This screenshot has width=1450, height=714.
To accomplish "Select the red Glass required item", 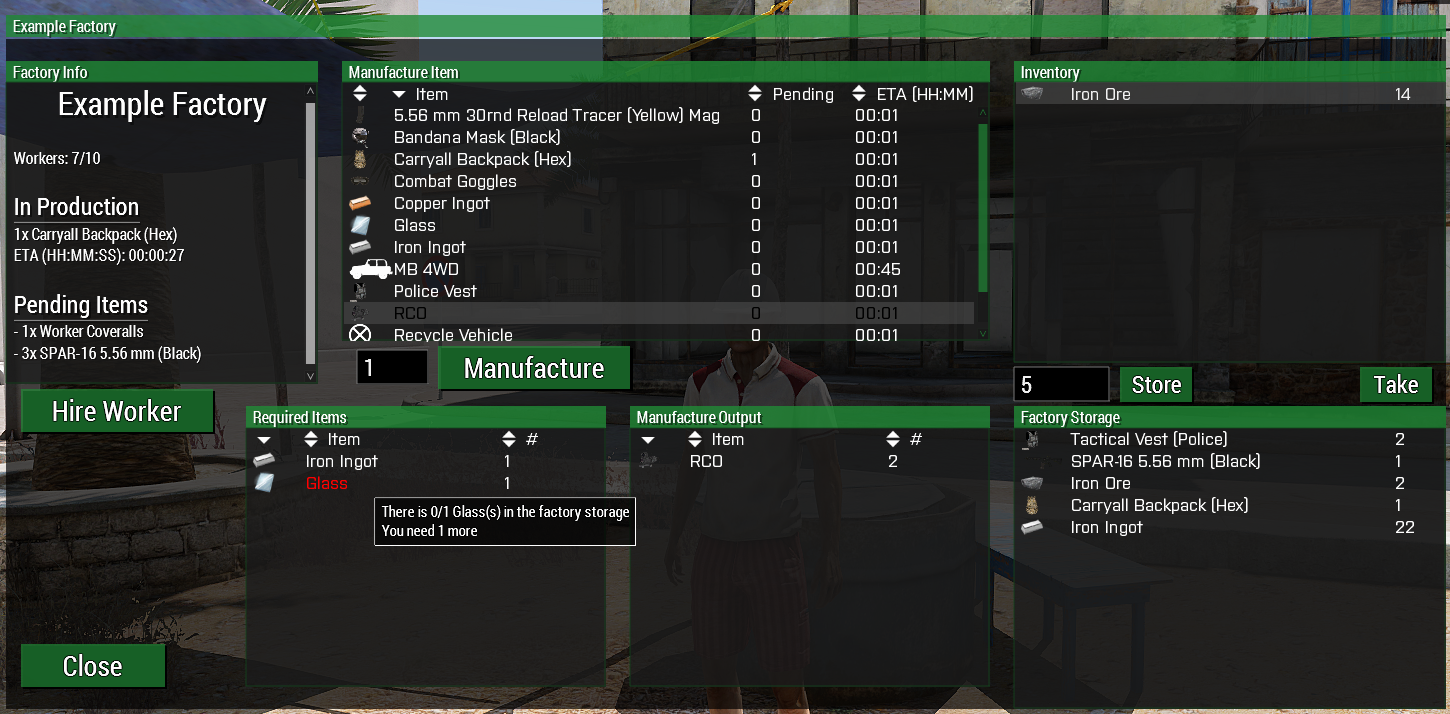I will 327,483.
